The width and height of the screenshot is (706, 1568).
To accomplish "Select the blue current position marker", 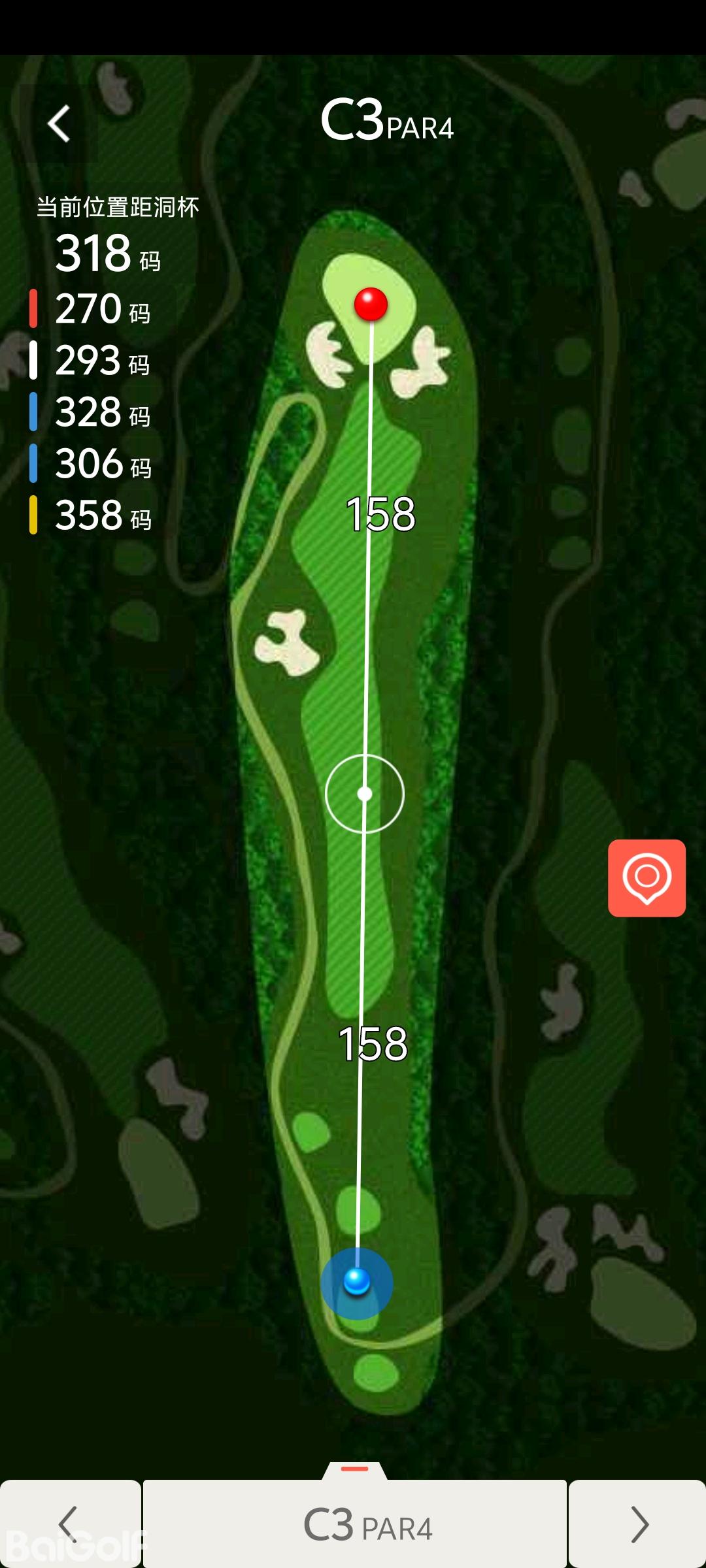I will 357,1282.
